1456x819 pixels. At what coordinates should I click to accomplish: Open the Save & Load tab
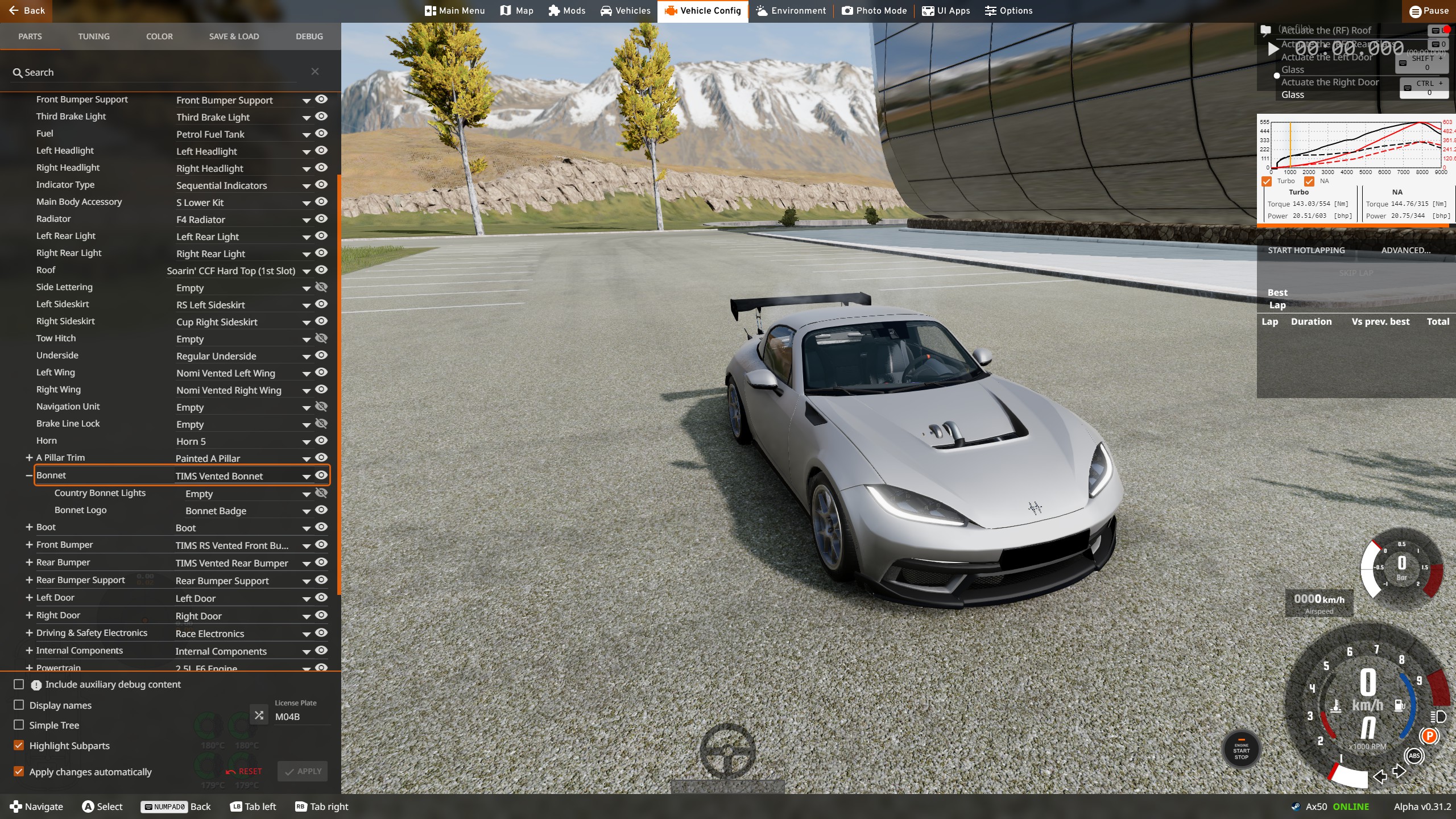pyautogui.click(x=234, y=36)
